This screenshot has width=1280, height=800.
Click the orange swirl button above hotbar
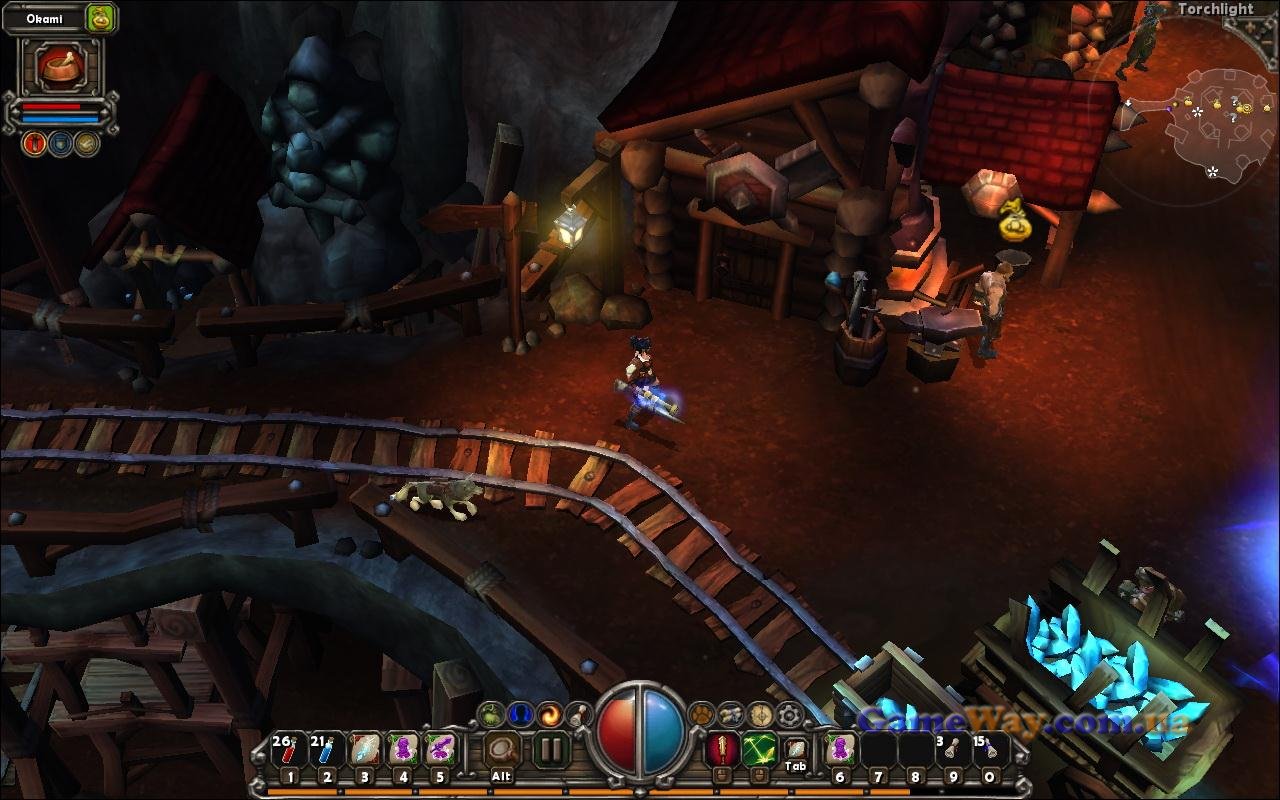(x=549, y=714)
